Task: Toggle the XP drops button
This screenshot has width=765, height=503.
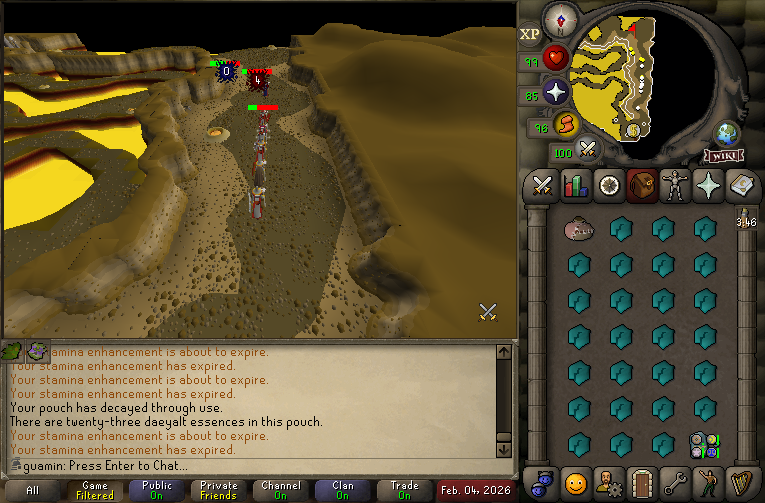Action: click(530, 35)
